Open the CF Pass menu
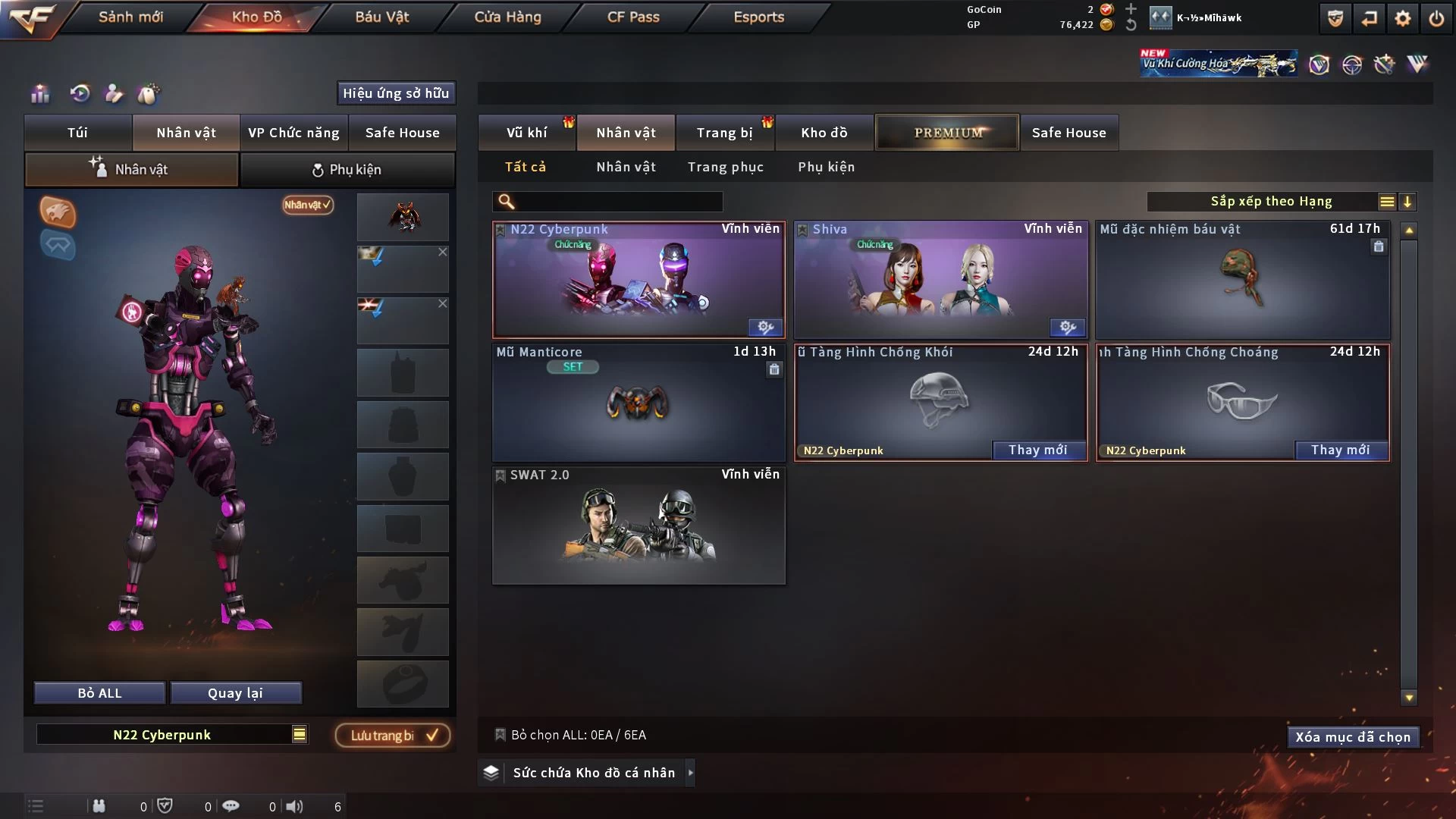 click(633, 17)
